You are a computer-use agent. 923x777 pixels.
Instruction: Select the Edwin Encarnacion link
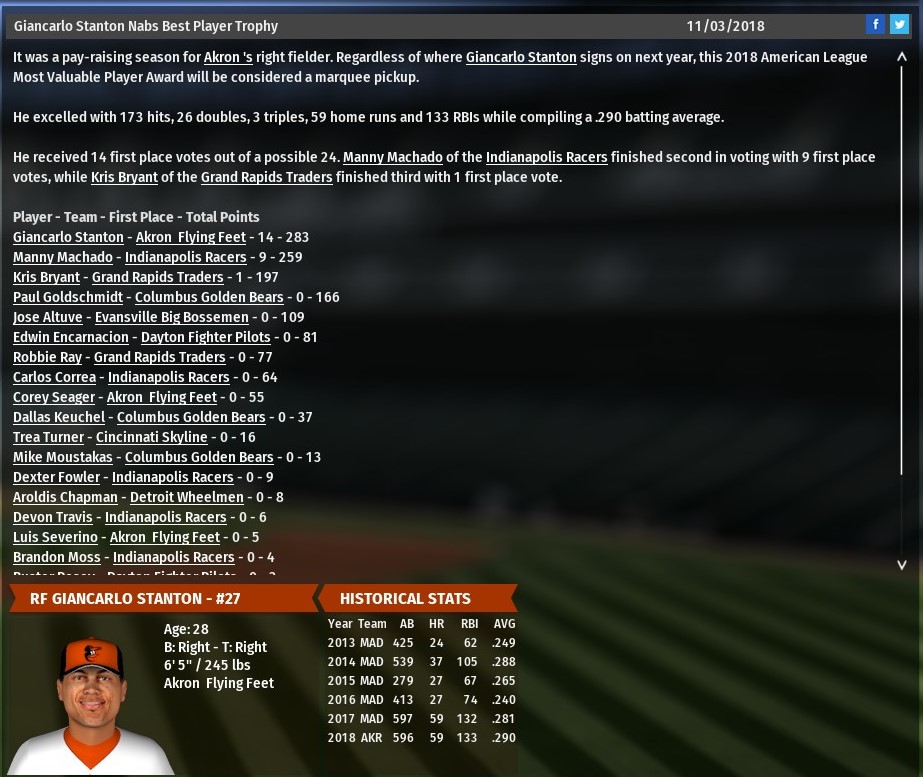point(71,337)
